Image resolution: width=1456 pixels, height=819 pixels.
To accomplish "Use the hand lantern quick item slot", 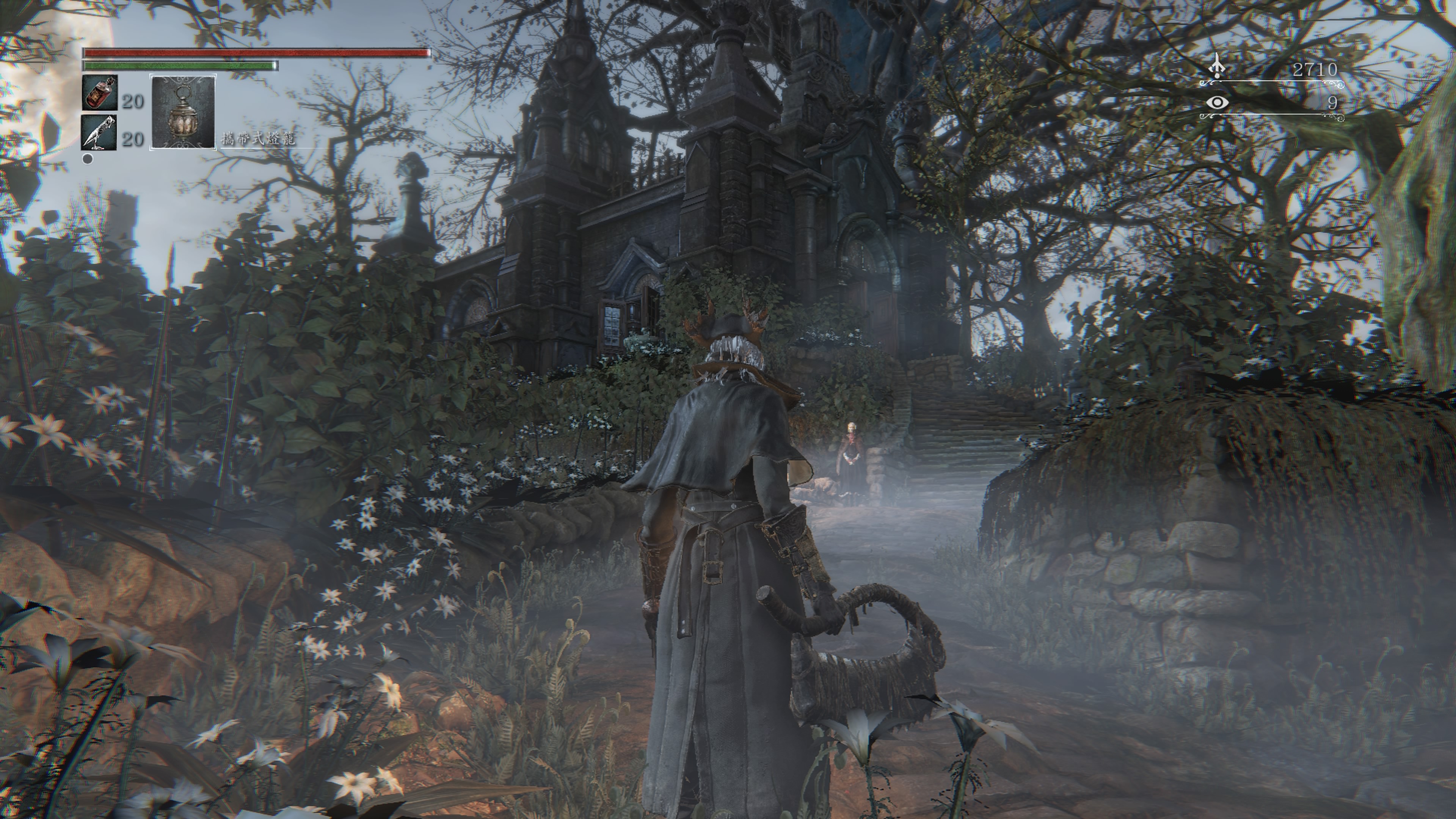I will click(x=182, y=112).
